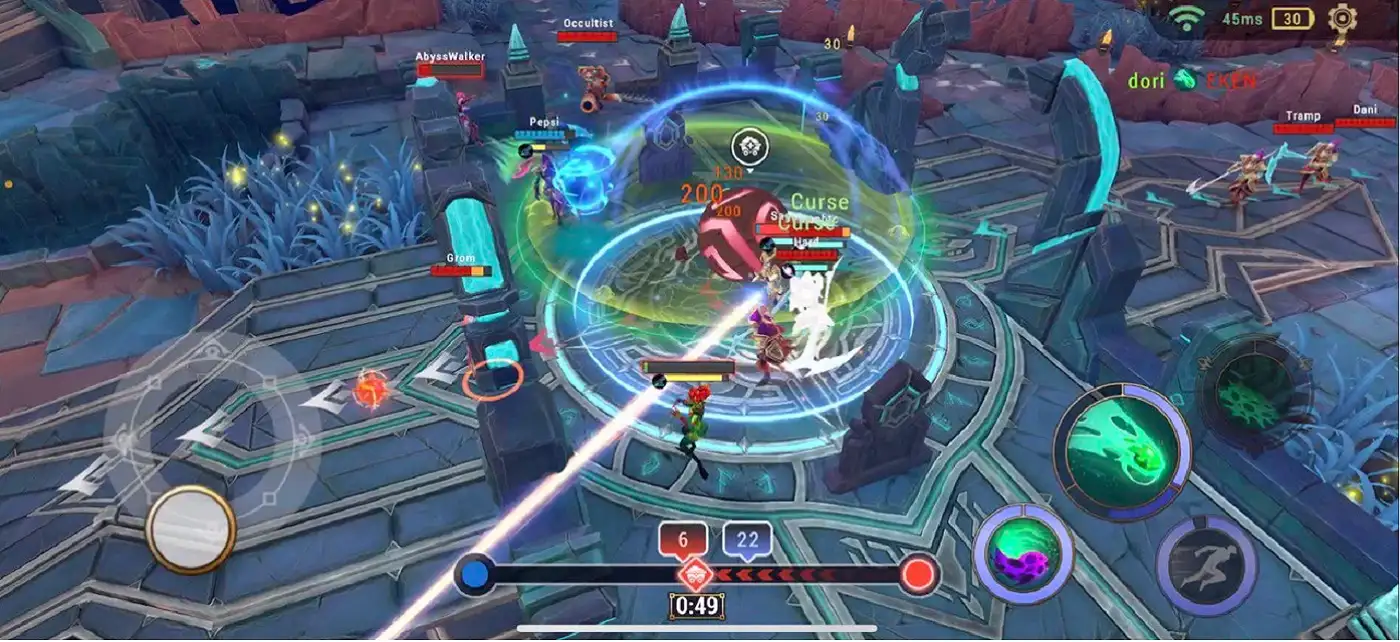Tap the virtual joystick thumb knob
Viewport: 1400px width, 642px height.
[x=190, y=529]
